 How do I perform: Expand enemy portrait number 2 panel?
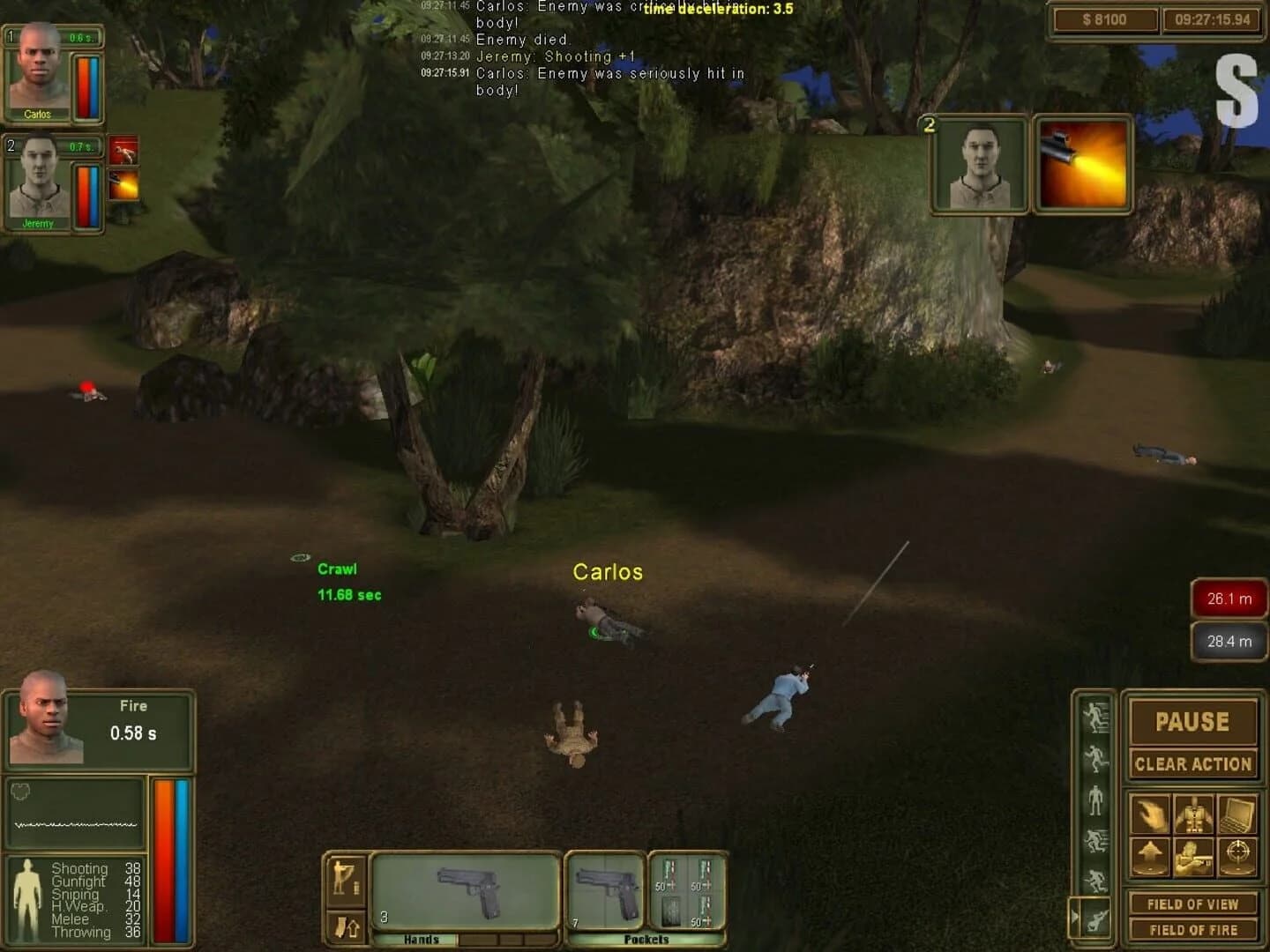pos(979,164)
